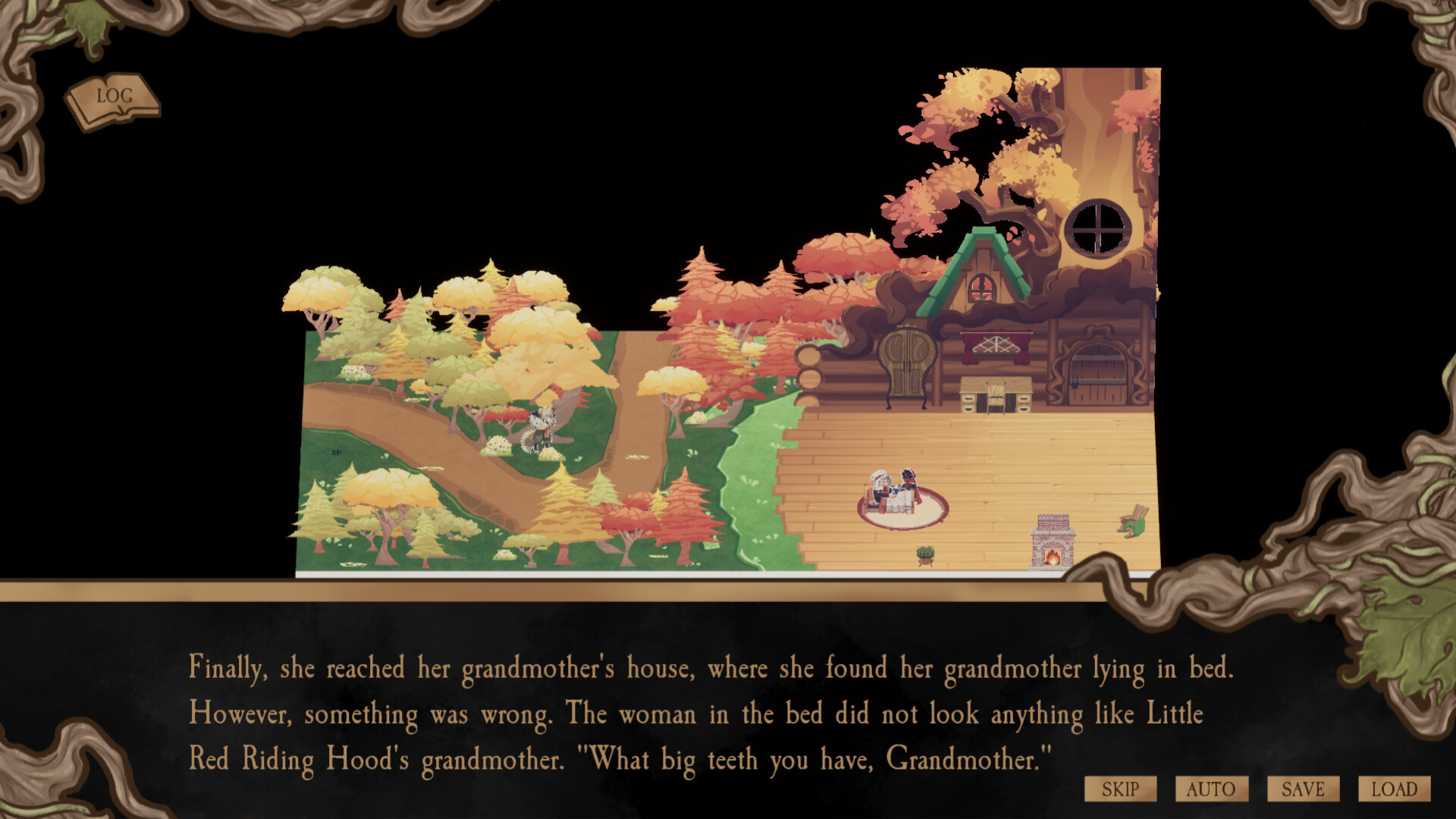
Task: Click the red wall banner above the dresser
Action: 995,345
